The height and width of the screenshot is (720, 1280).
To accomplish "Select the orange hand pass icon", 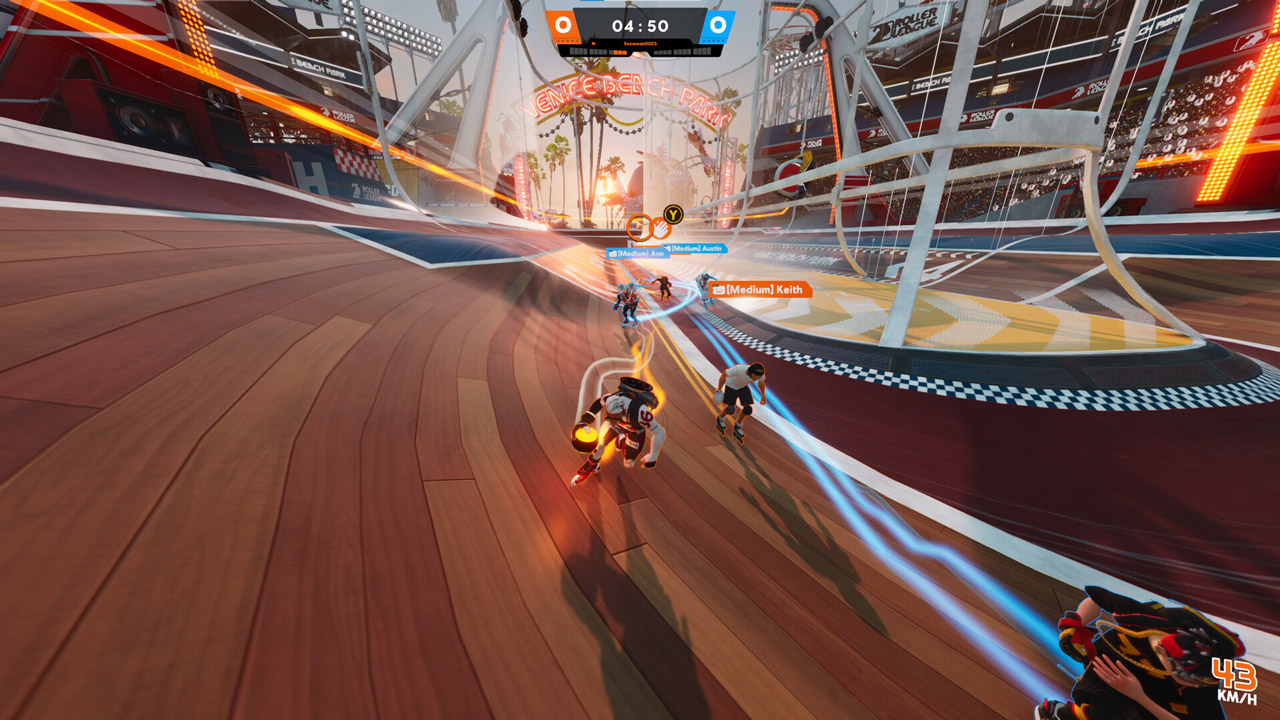I will pos(661,227).
